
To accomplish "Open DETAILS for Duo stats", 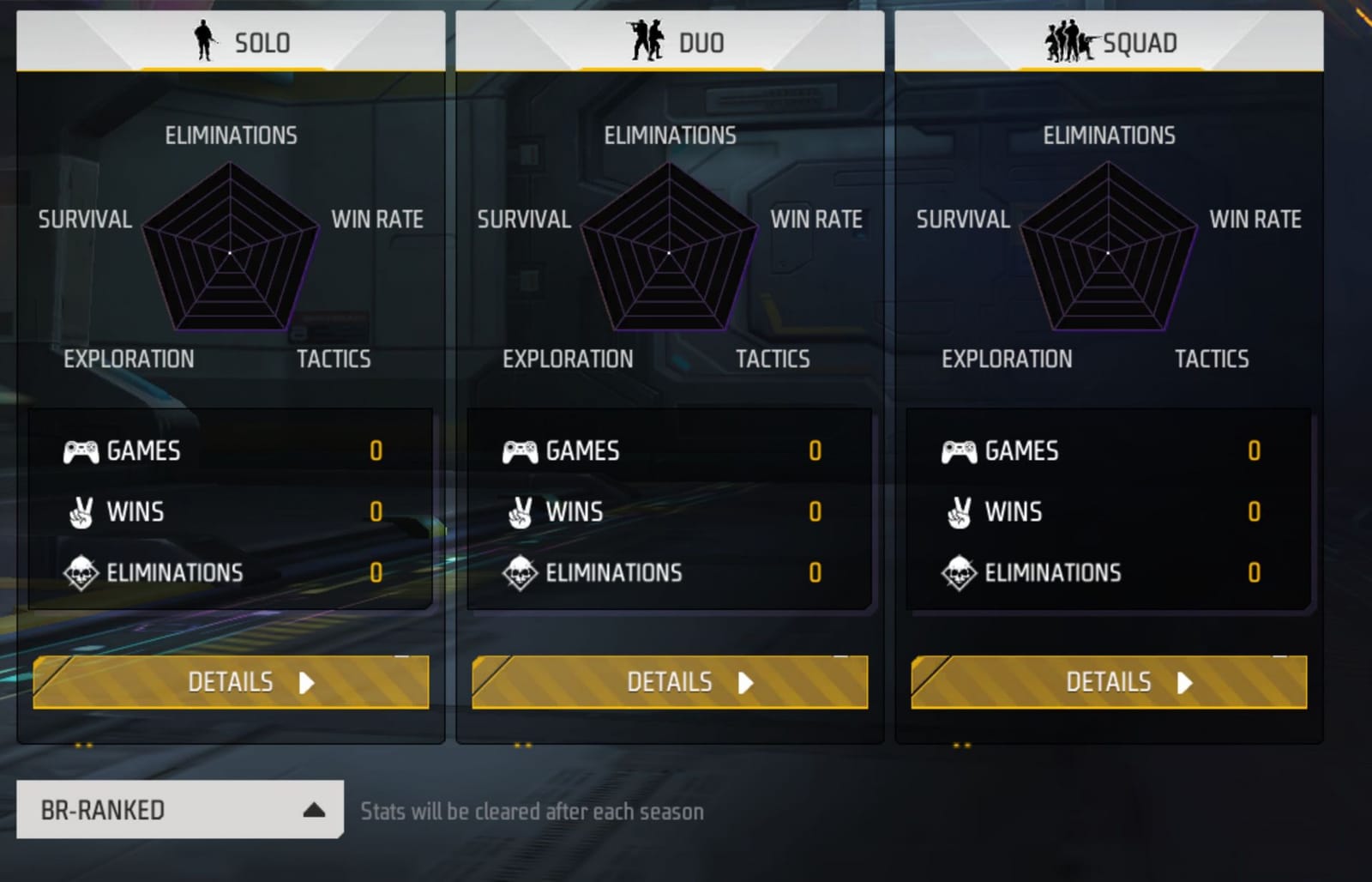I will tap(670, 682).
